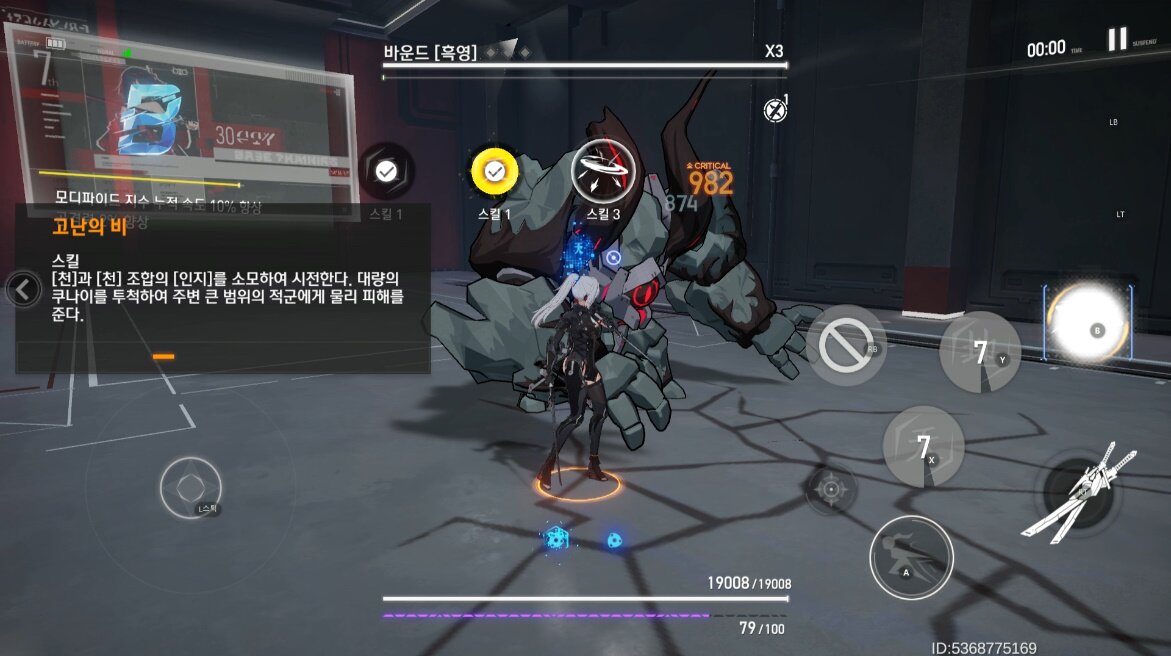Activate the glowing white orb skill
This screenshot has height=656, width=1171.
pyautogui.click(x=1088, y=324)
